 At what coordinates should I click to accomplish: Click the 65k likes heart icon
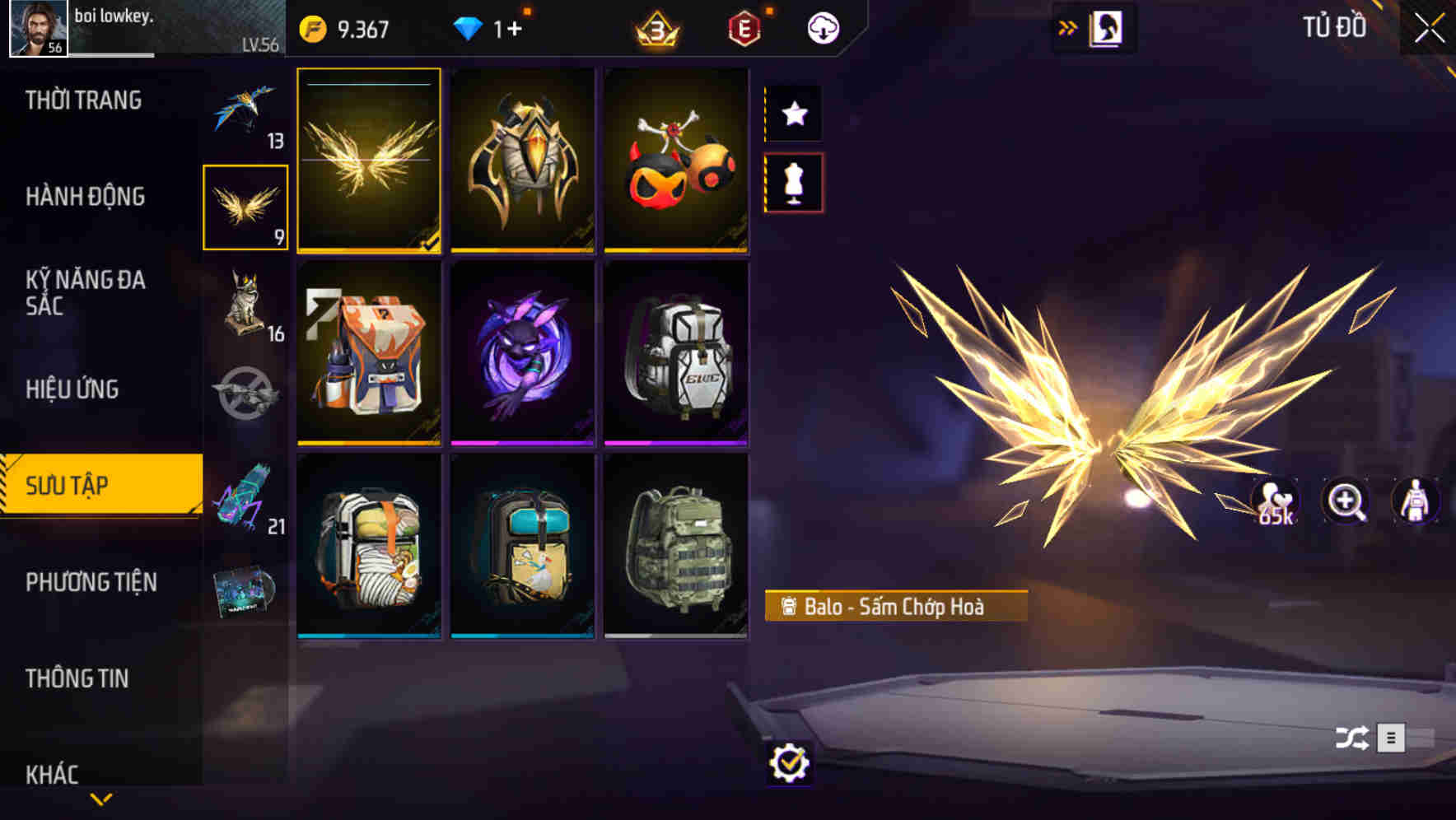(1275, 501)
